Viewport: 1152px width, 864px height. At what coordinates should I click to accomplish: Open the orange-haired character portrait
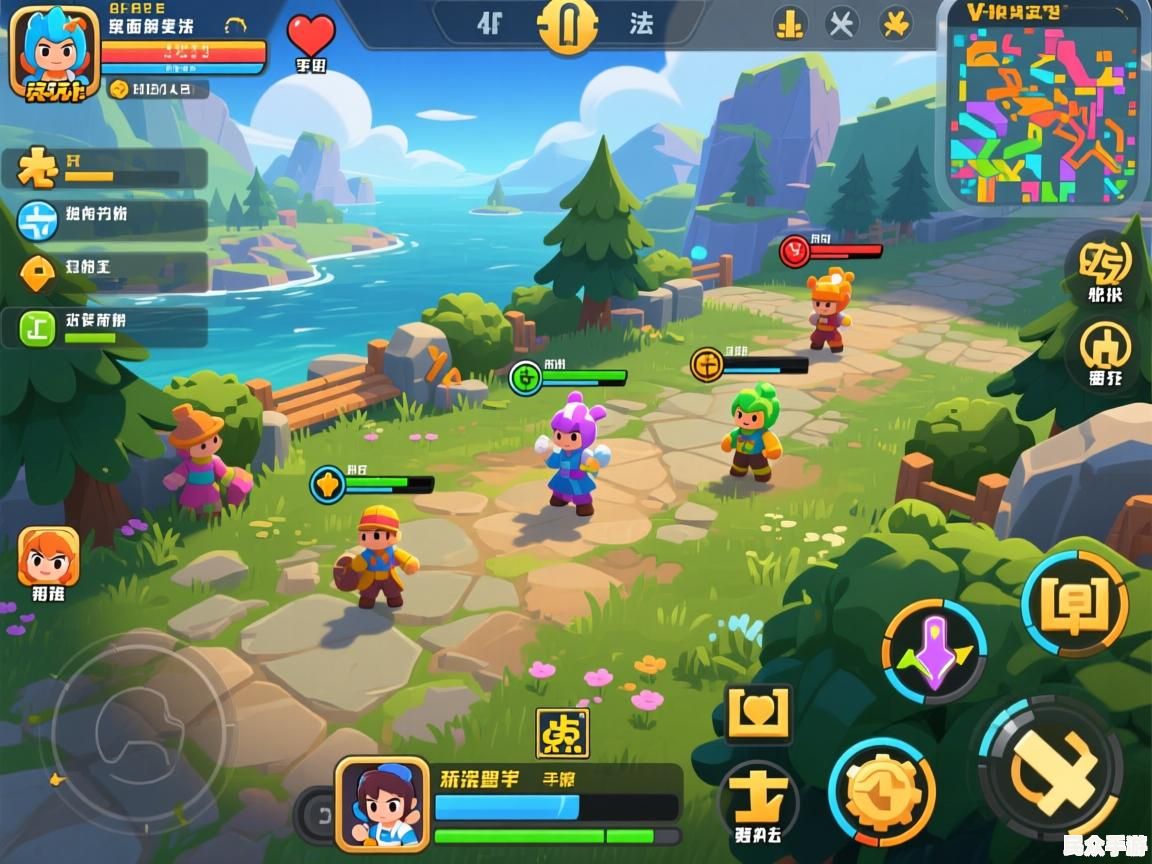click(48, 557)
